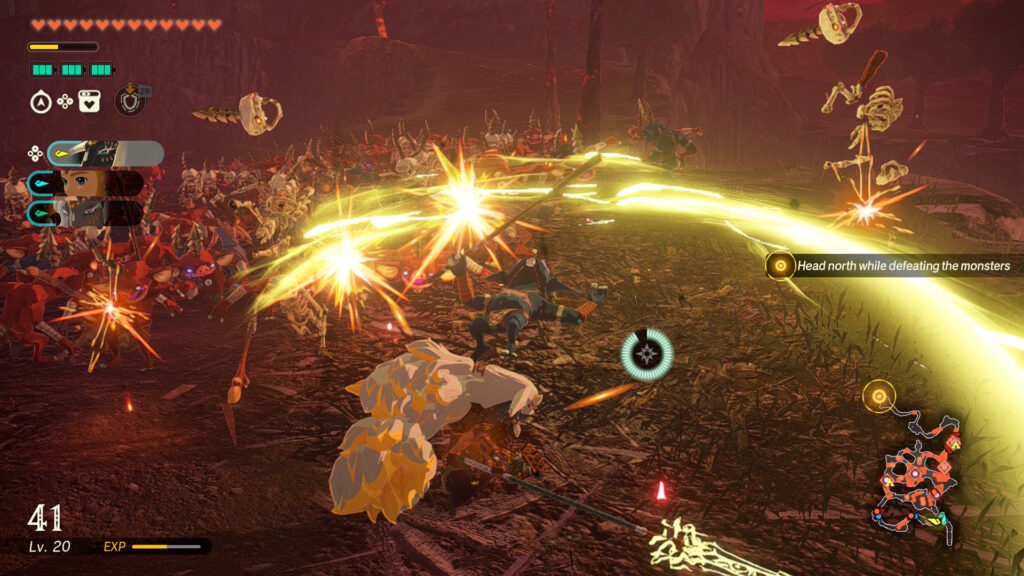The height and width of the screenshot is (576, 1024).
Task: Activate the shield guard ability icon
Action: coord(129,100)
